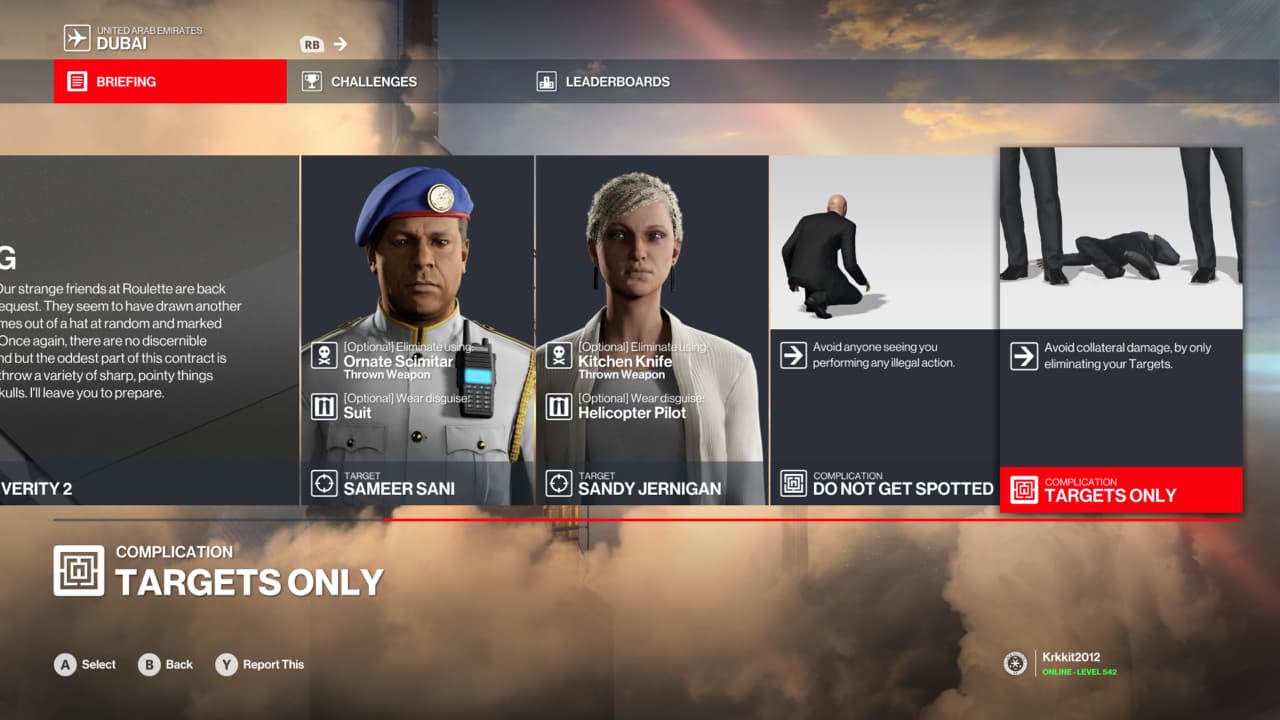The height and width of the screenshot is (720, 1280).
Task: Choose Report This contract
Action: [x=260, y=664]
